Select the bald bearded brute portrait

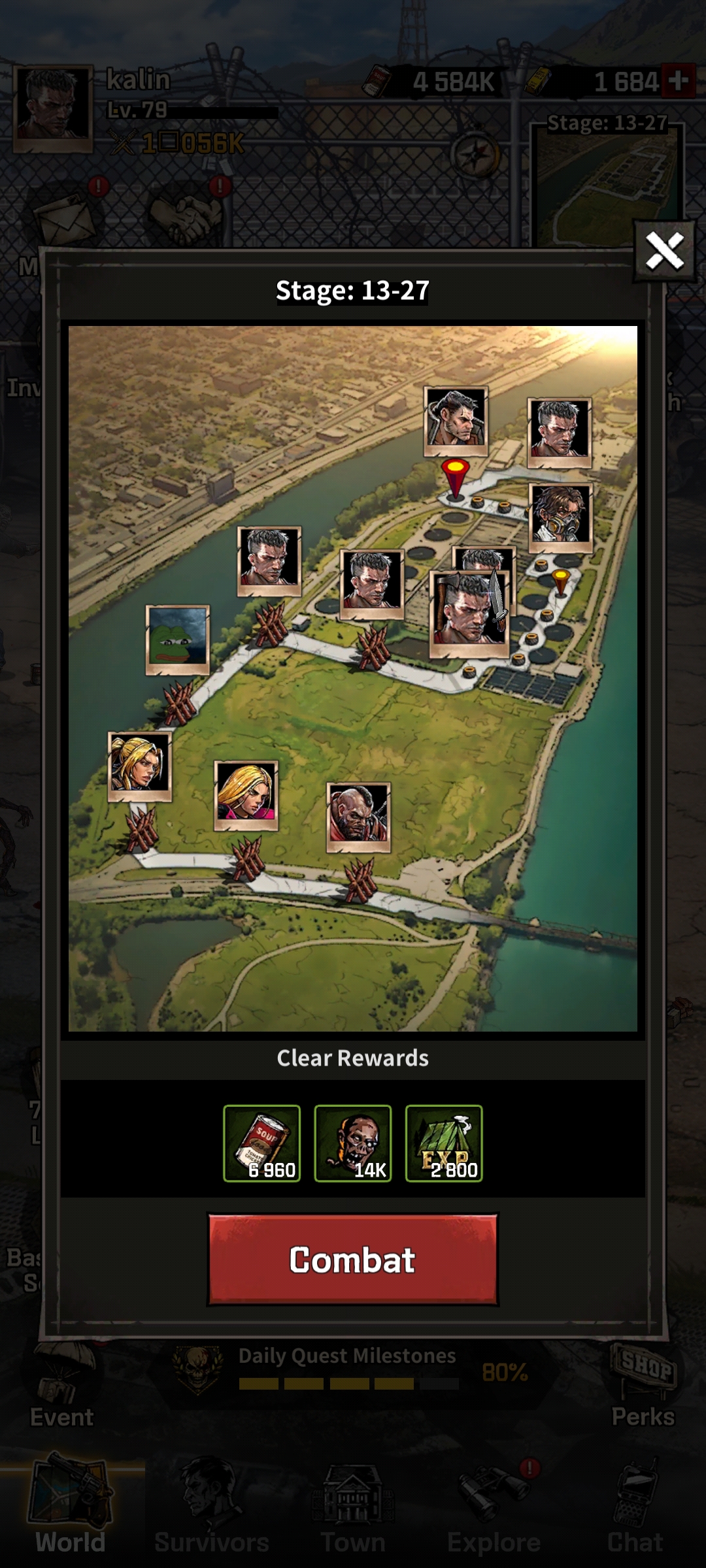point(358,816)
